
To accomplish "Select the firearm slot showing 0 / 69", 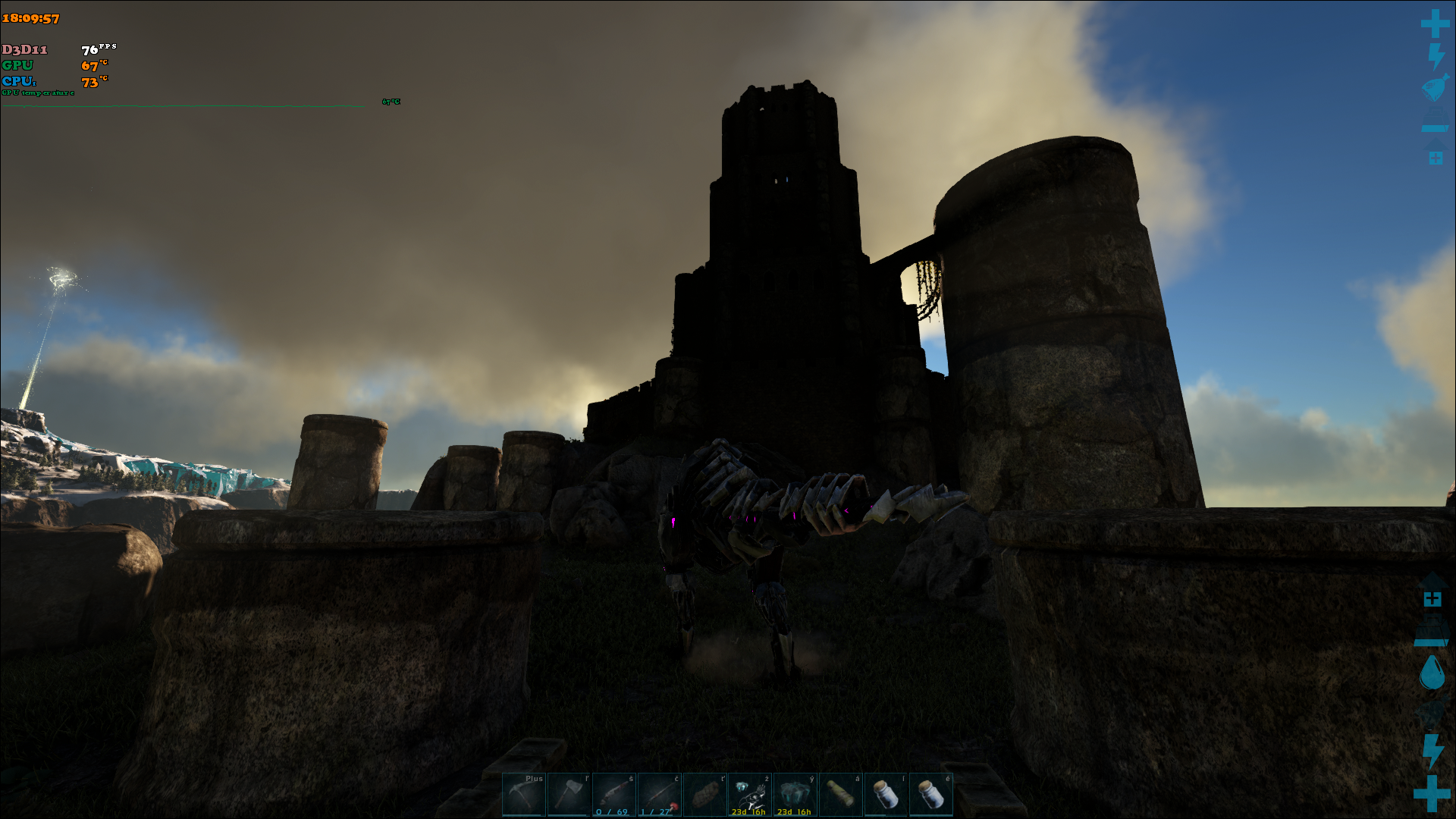I will [x=614, y=795].
